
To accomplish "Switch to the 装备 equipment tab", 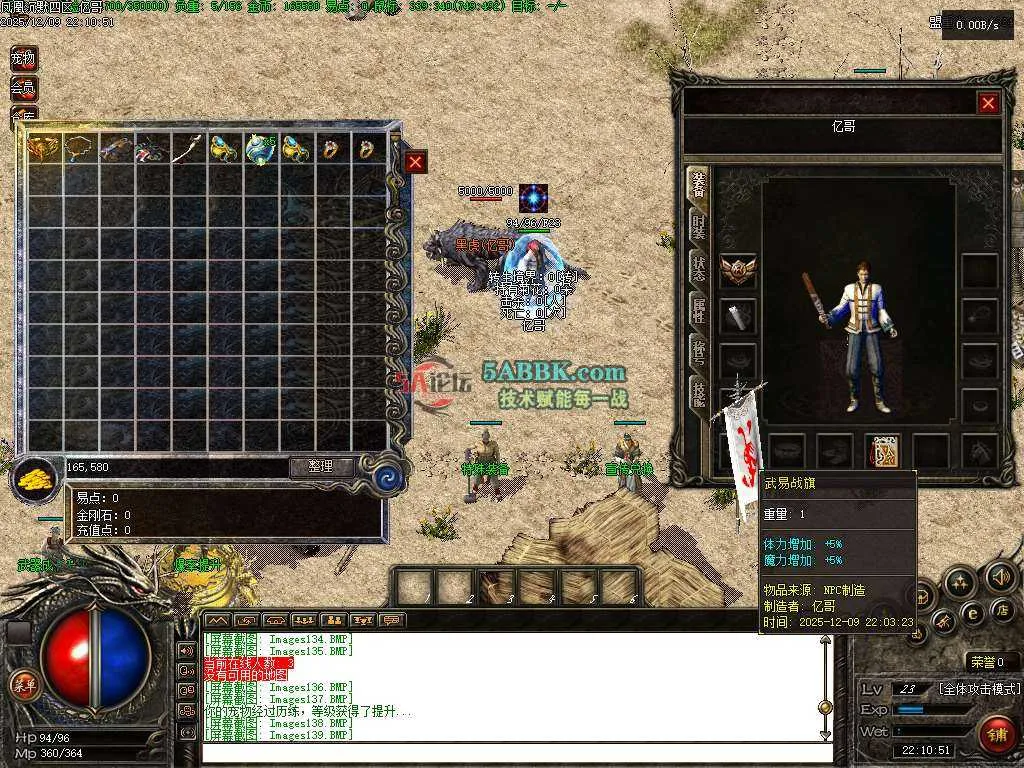I will [700, 186].
